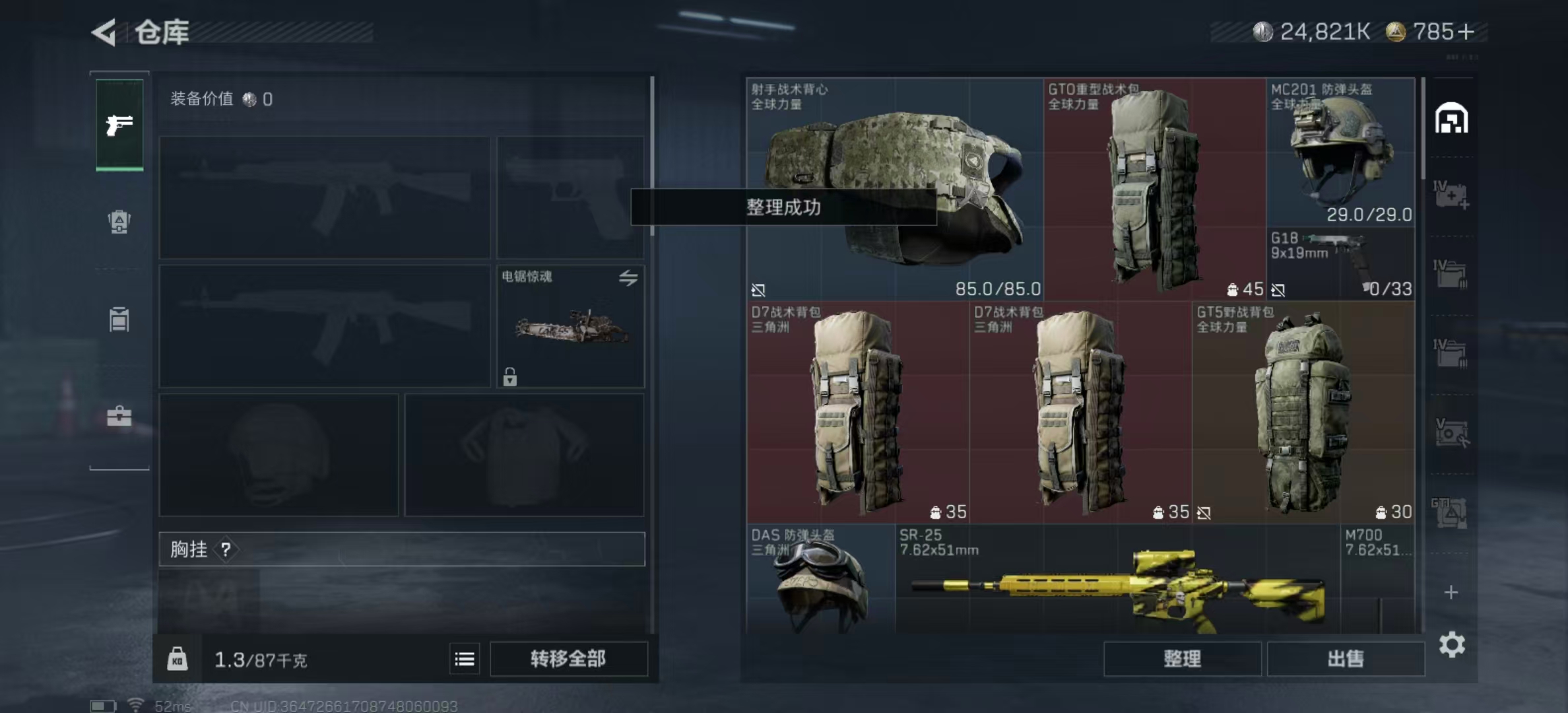Screen dimensions: 1568x713
Task: Switch to the main stash house tab
Action: point(1451,119)
